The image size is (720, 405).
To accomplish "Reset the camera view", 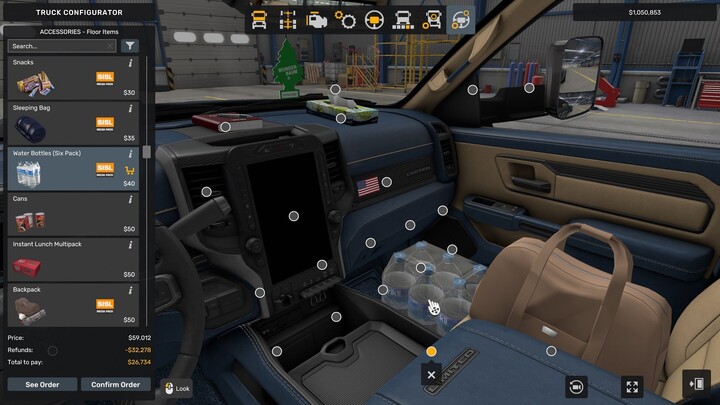I will click(x=576, y=386).
